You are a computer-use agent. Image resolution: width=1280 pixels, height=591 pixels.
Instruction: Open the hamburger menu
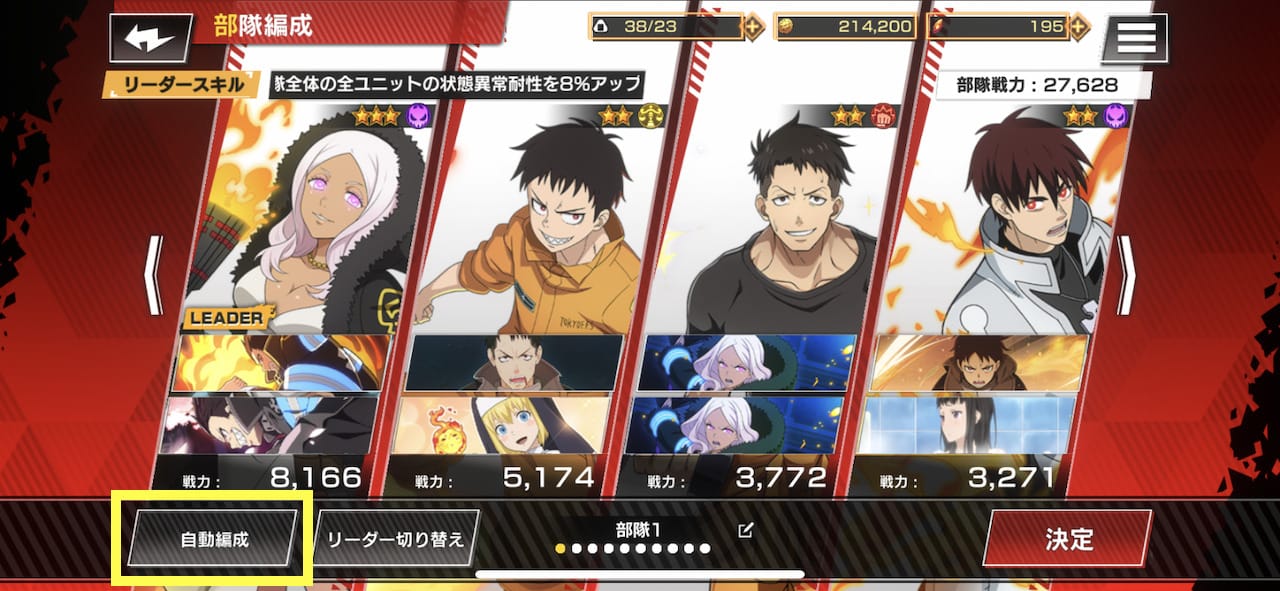(1135, 39)
